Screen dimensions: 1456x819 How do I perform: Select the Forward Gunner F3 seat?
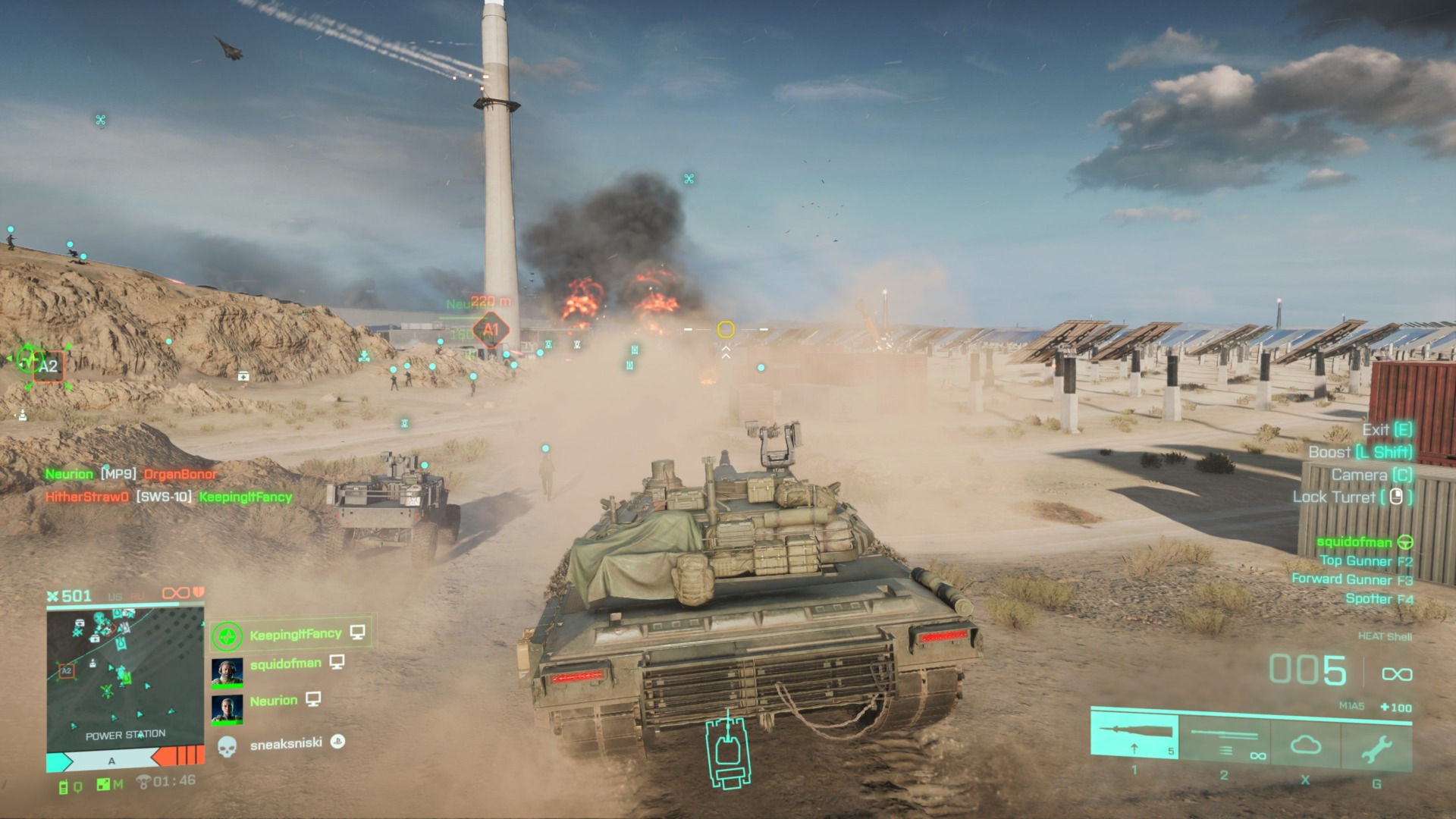[x=1352, y=579]
